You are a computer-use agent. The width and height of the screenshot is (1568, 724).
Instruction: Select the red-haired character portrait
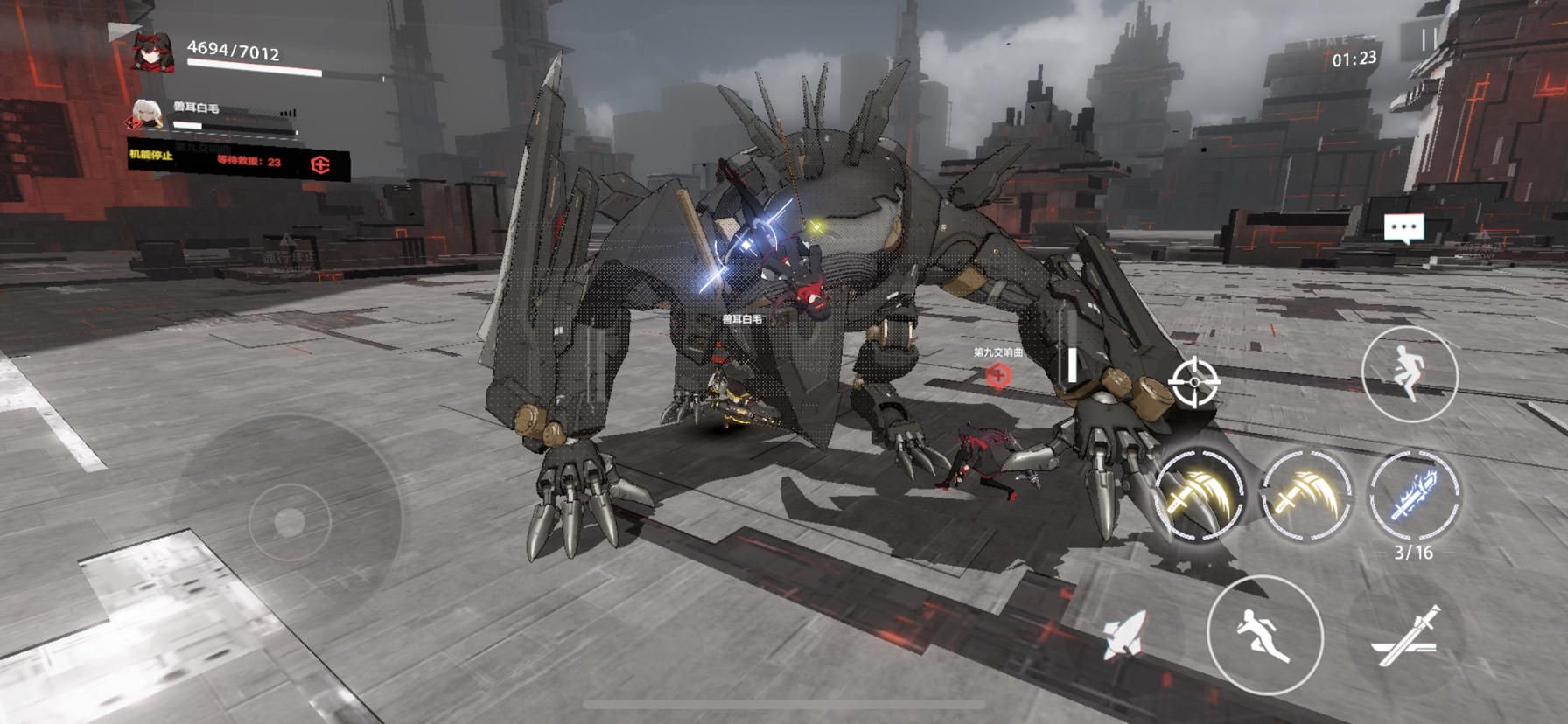tap(151, 52)
